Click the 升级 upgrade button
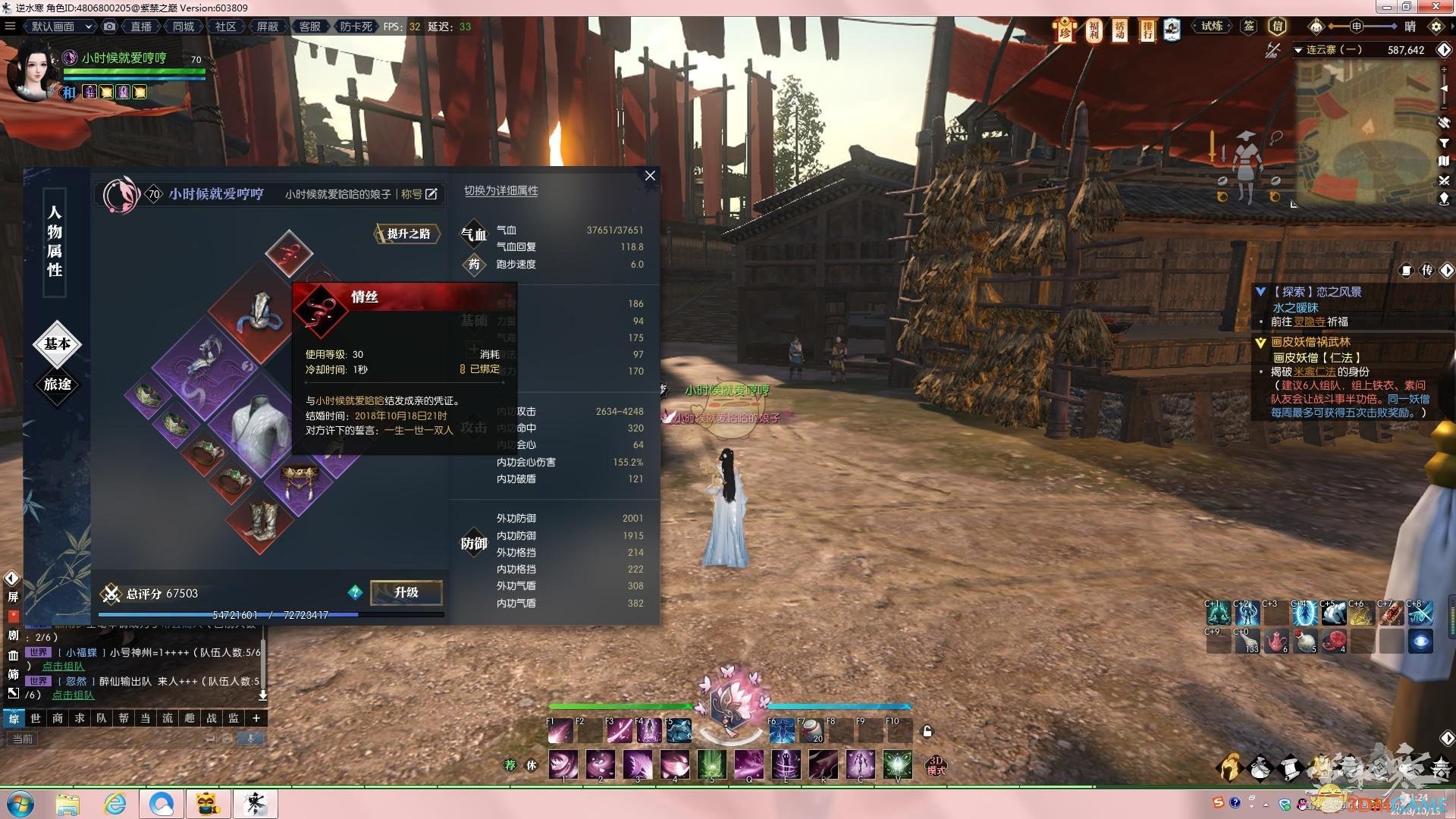Viewport: 1456px width, 819px height. (406, 592)
